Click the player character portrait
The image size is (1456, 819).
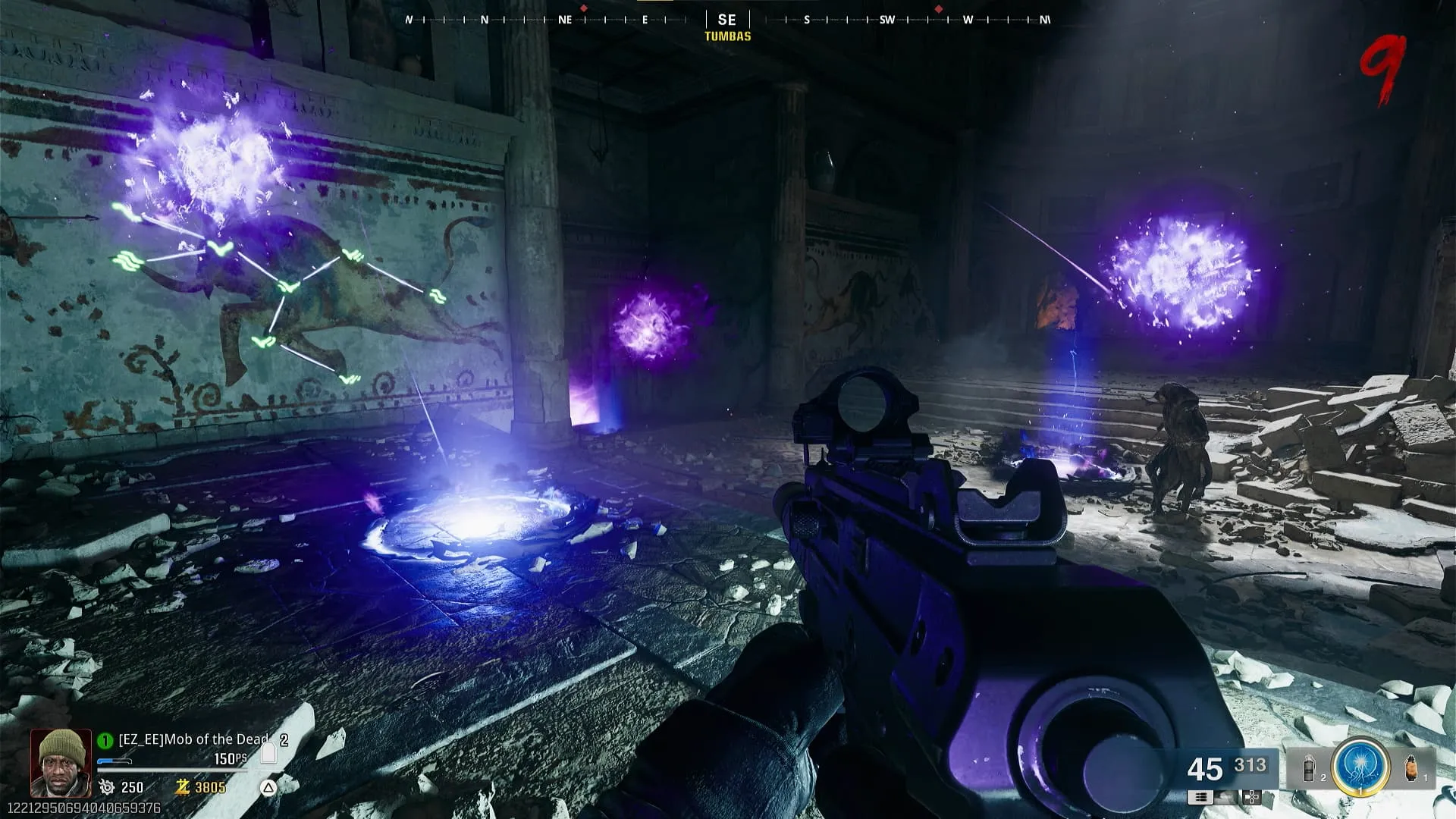(x=60, y=761)
